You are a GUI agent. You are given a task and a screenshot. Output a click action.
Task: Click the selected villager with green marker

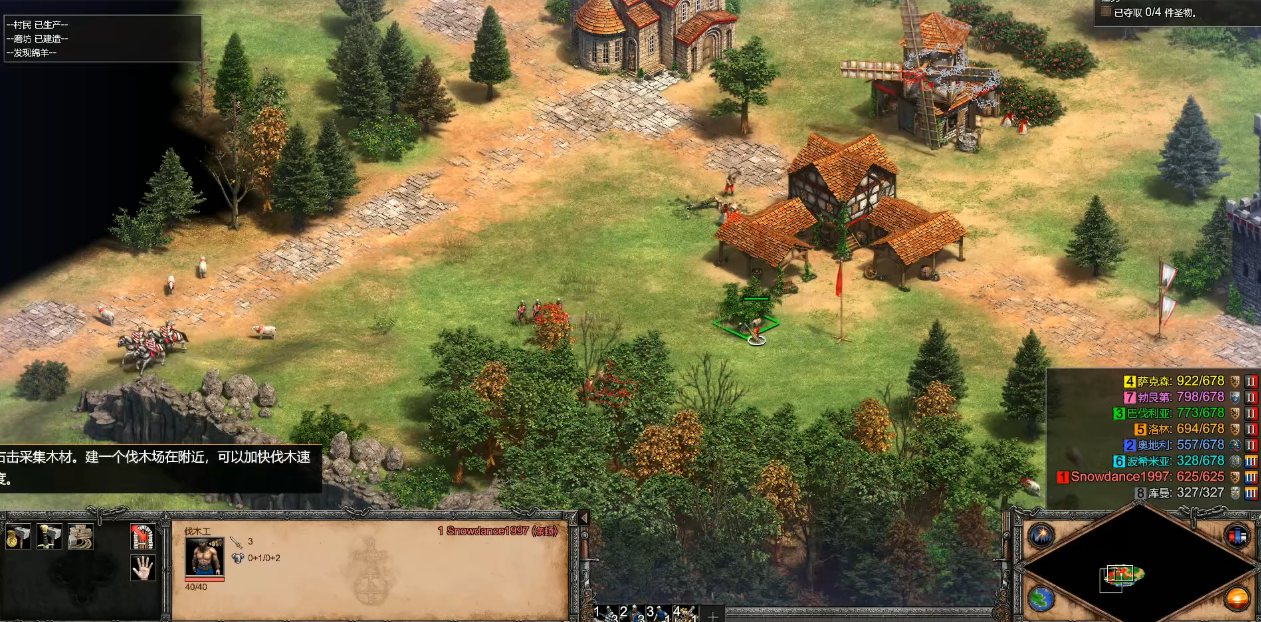coord(756,326)
